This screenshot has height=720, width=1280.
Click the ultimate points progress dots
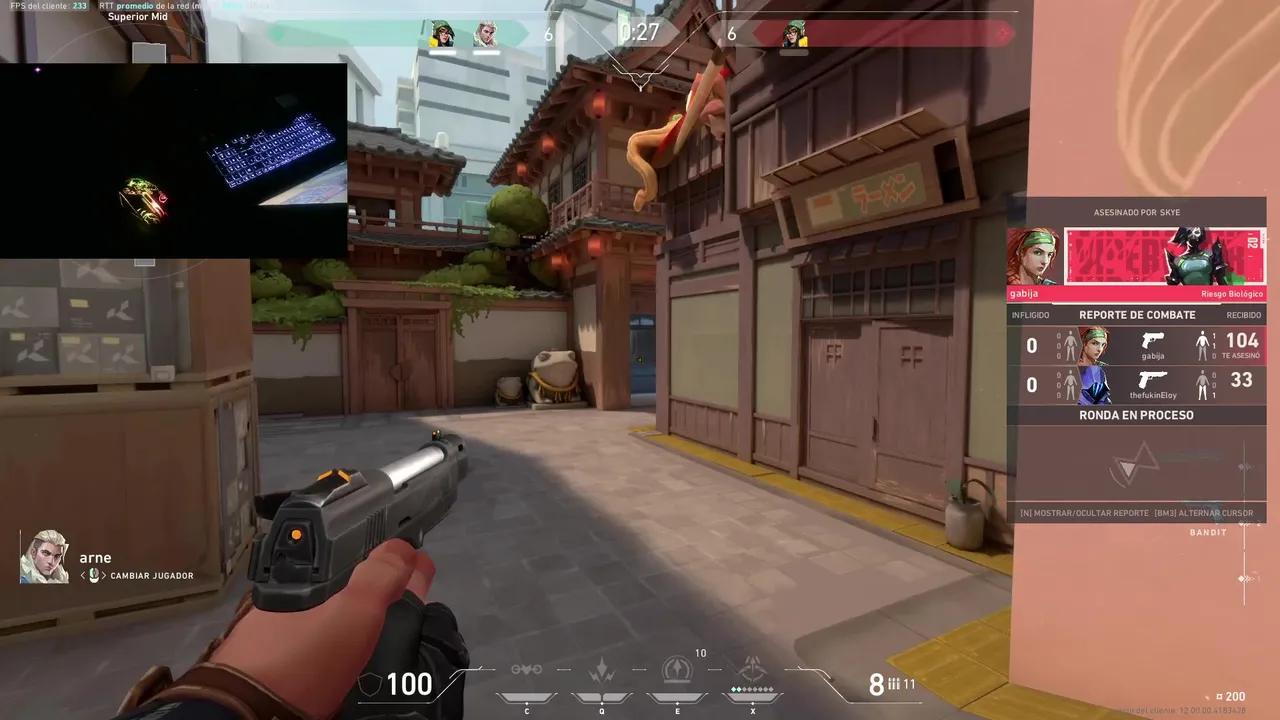[753, 689]
